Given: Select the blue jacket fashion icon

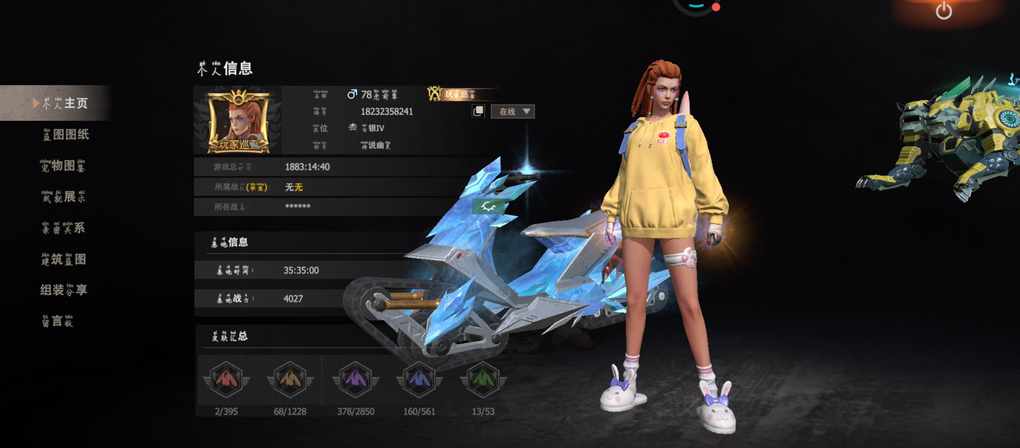Looking at the screenshot, I should [x=417, y=380].
